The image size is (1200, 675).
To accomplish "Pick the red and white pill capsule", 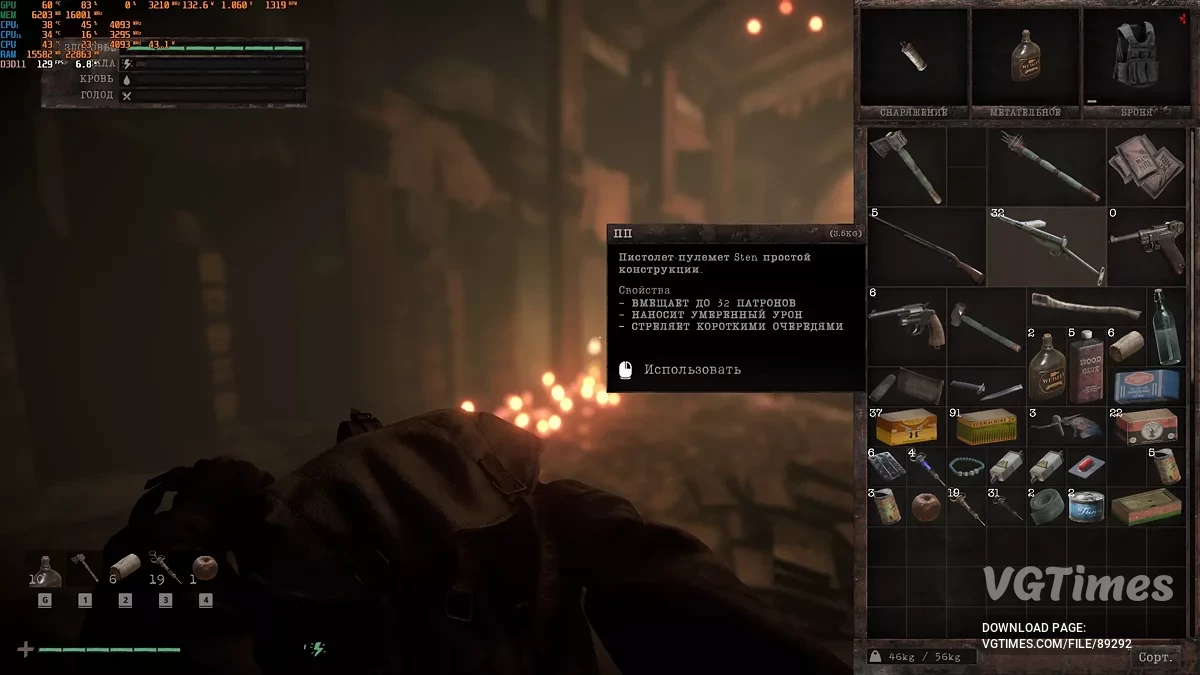I will point(1084,467).
